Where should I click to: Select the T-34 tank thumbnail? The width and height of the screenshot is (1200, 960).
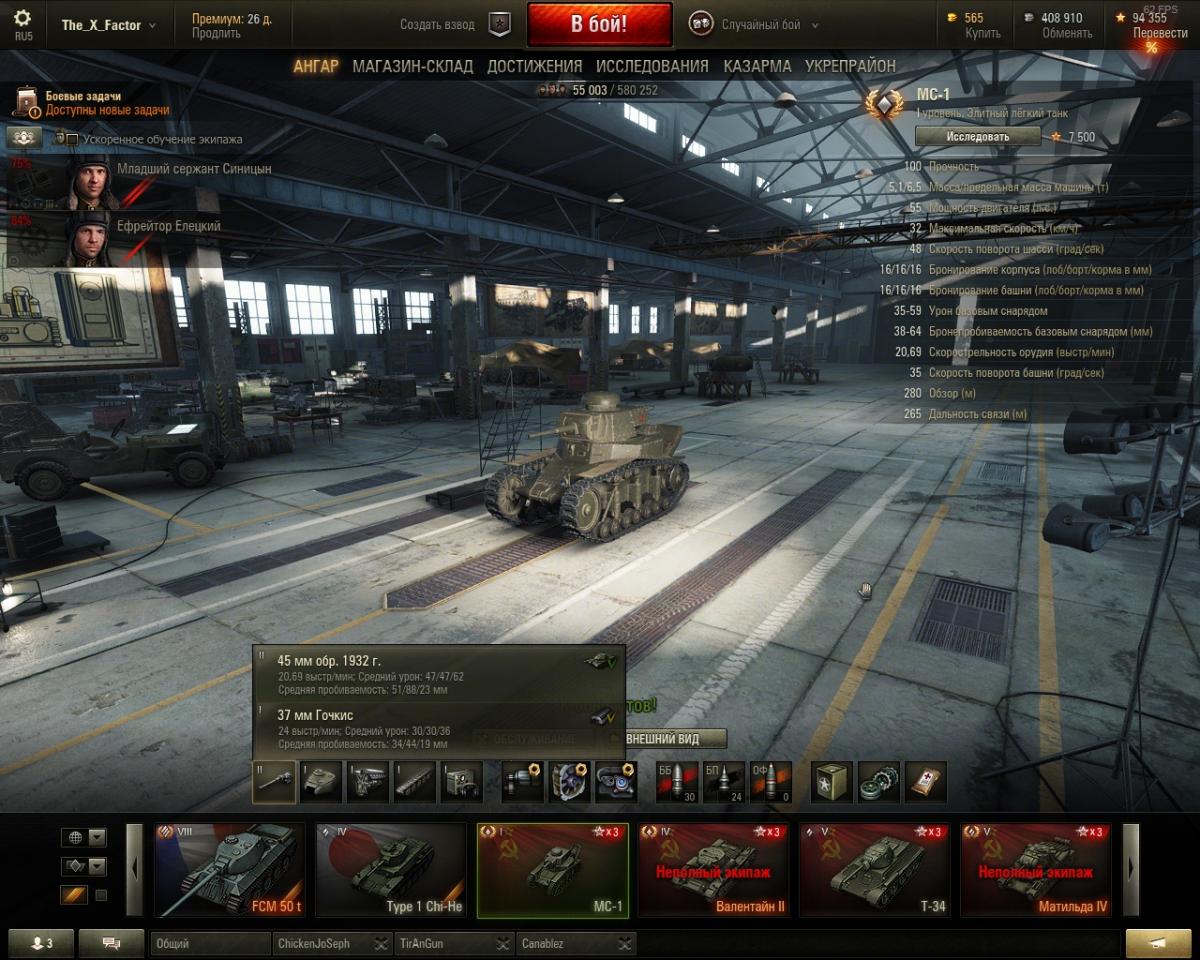pyautogui.click(x=874, y=869)
